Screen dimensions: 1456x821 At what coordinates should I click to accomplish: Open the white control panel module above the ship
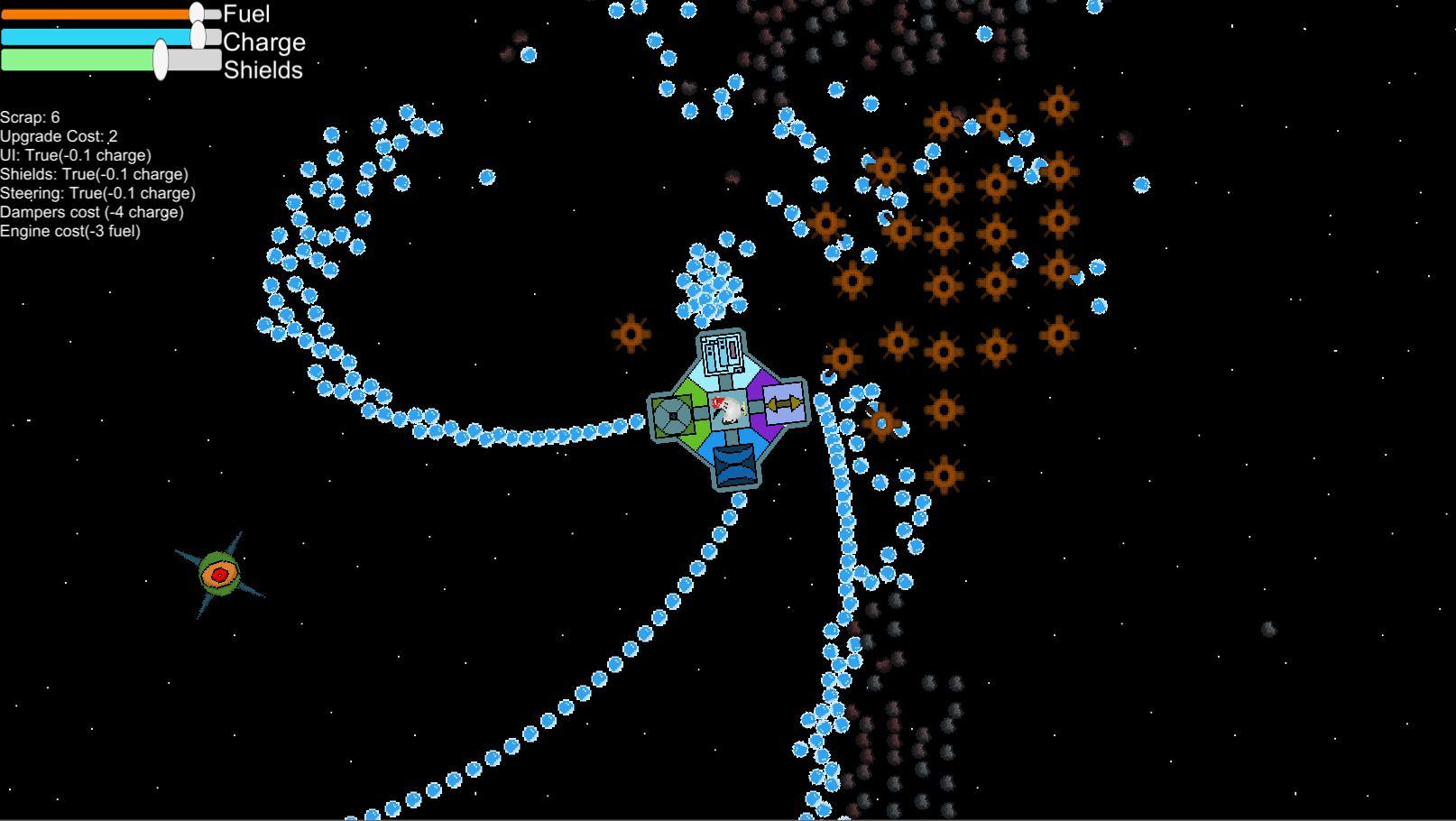point(723,354)
